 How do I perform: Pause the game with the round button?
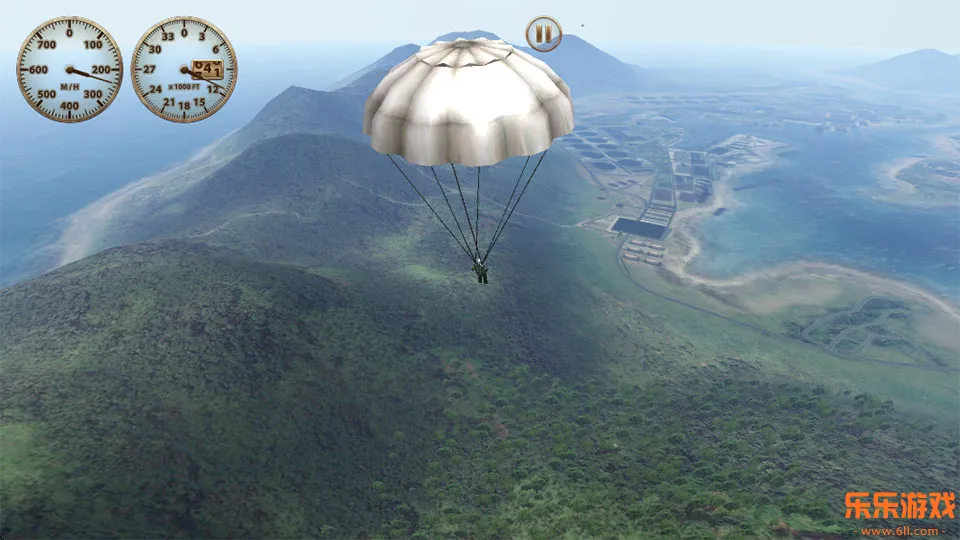coord(543,34)
